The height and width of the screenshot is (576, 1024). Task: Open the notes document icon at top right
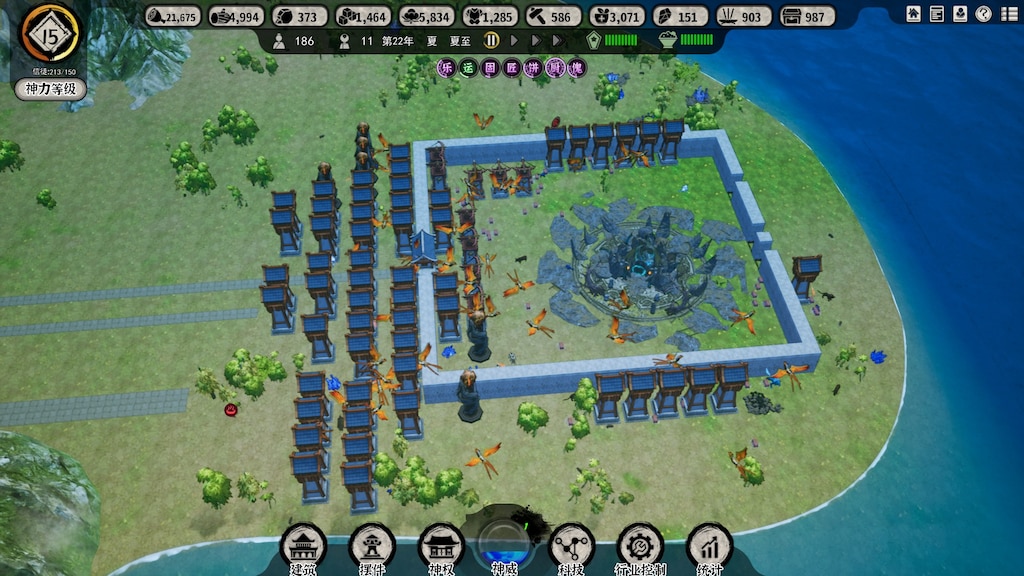click(x=937, y=14)
